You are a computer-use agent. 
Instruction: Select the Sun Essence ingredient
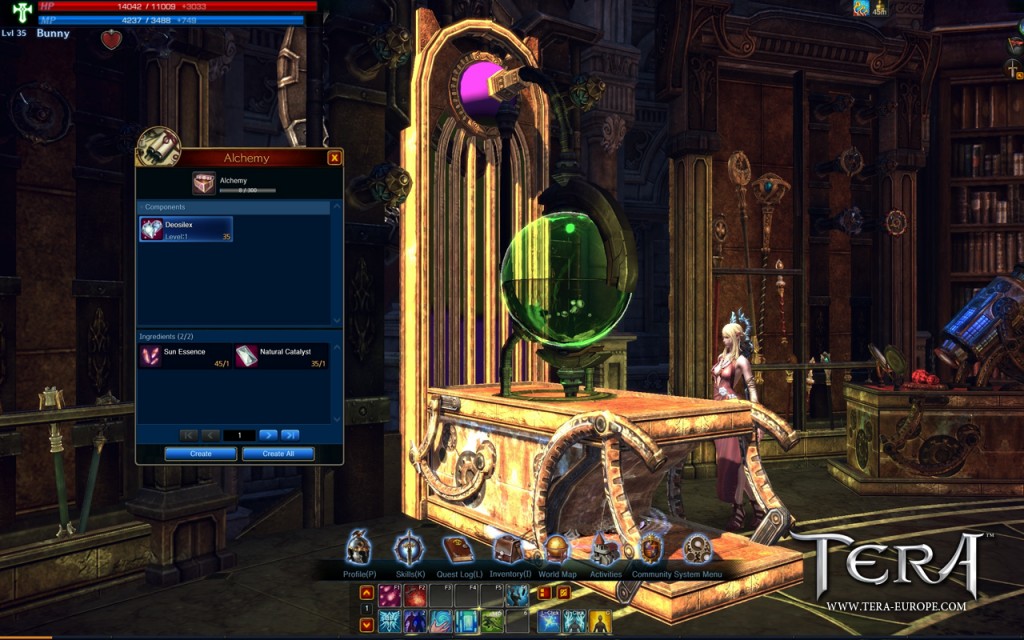click(x=184, y=356)
